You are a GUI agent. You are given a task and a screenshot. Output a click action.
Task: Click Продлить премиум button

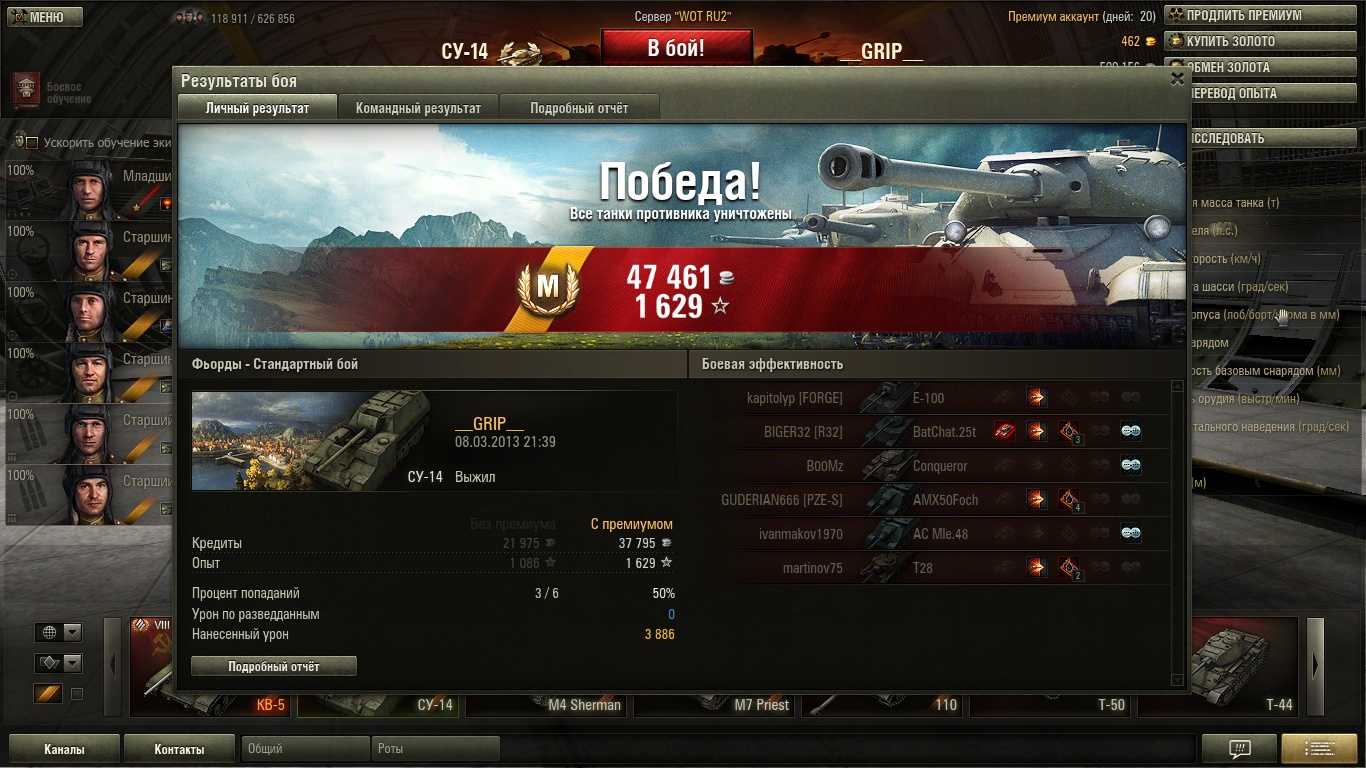point(1243,16)
